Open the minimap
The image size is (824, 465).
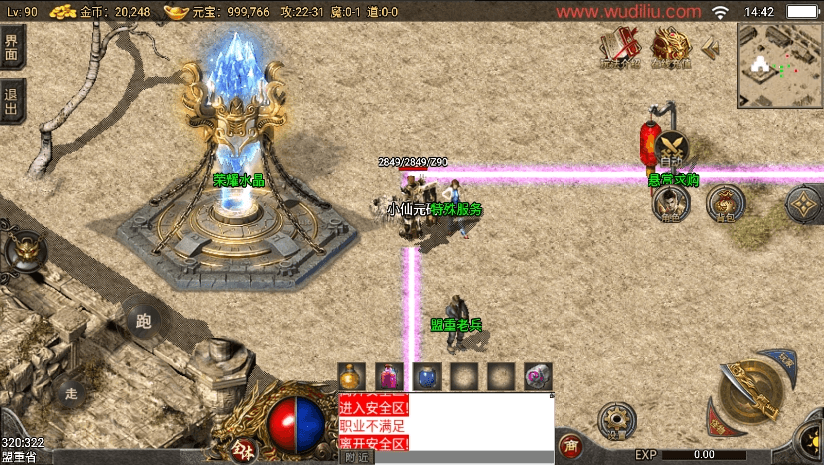click(779, 65)
